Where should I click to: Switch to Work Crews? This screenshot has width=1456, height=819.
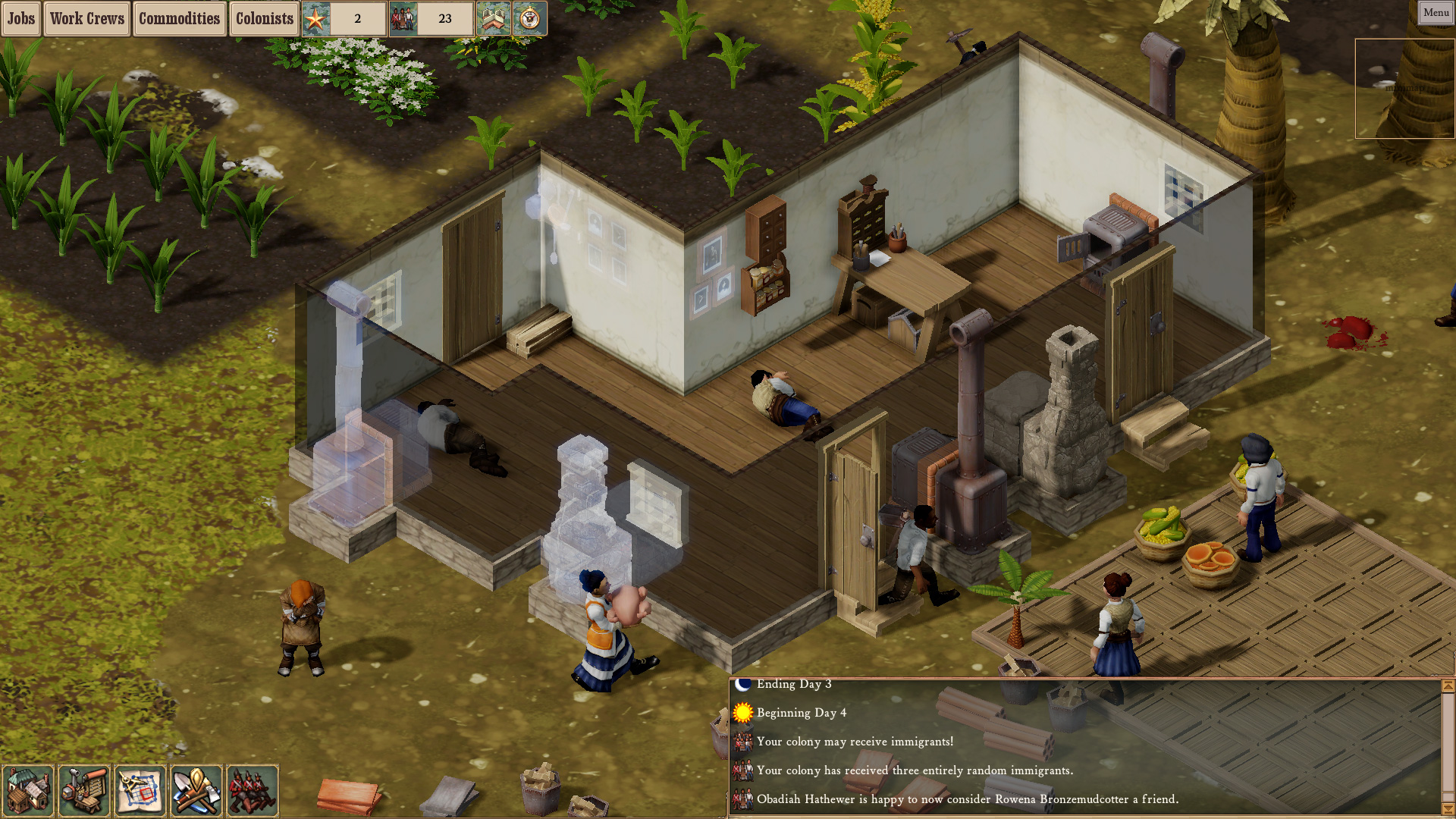pyautogui.click(x=86, y=18)
